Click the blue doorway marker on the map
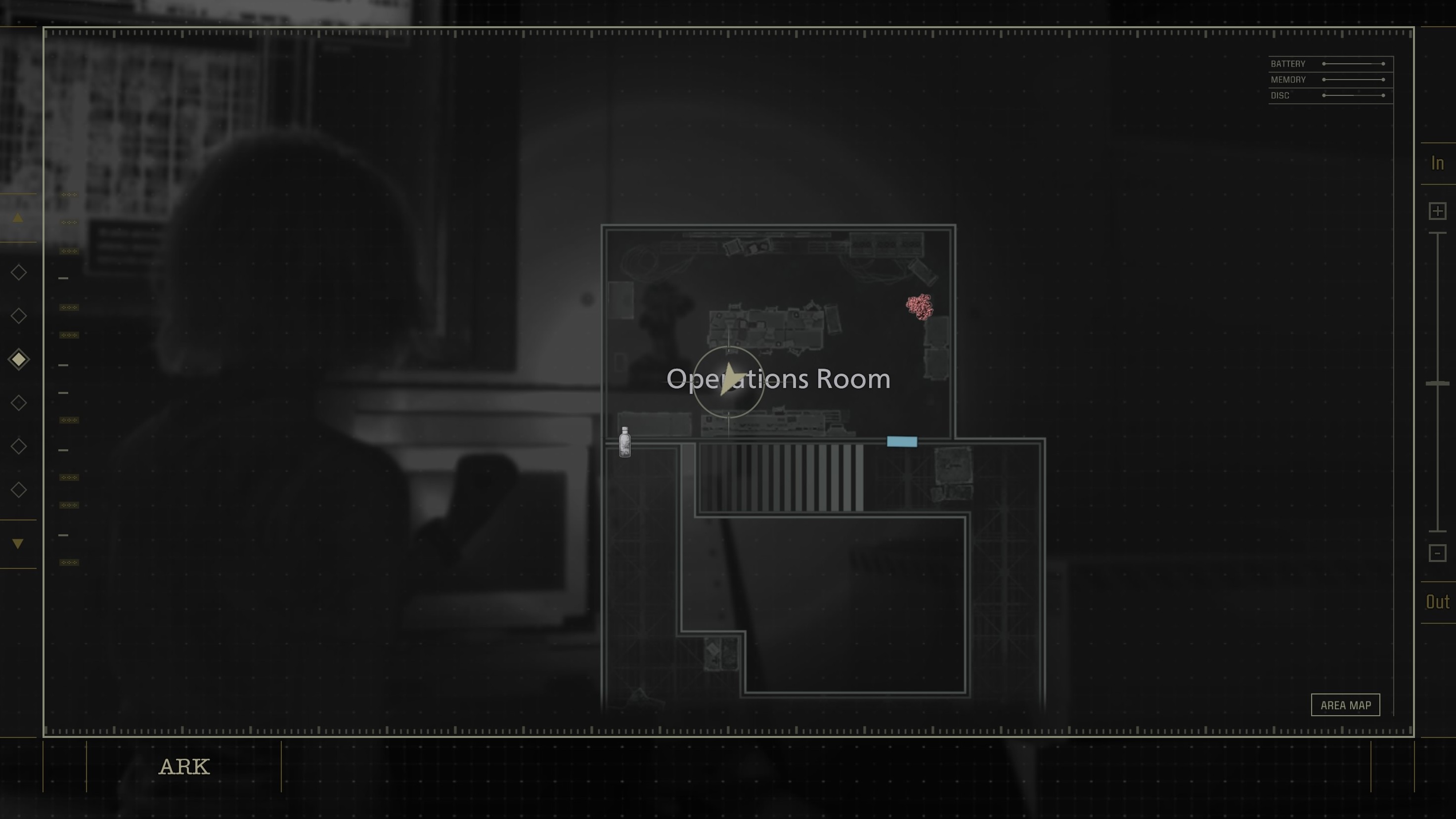 pos(902,441)
